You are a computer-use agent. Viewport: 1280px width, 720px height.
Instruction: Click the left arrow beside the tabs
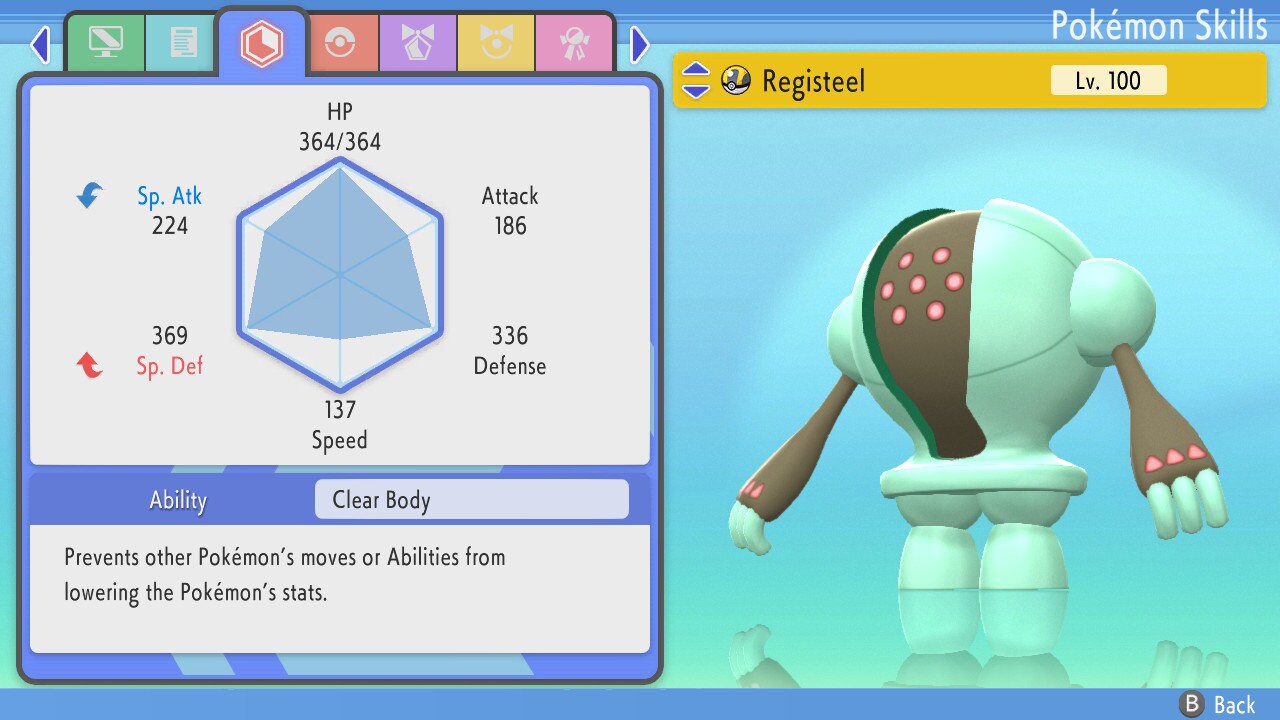coord(40,44)
